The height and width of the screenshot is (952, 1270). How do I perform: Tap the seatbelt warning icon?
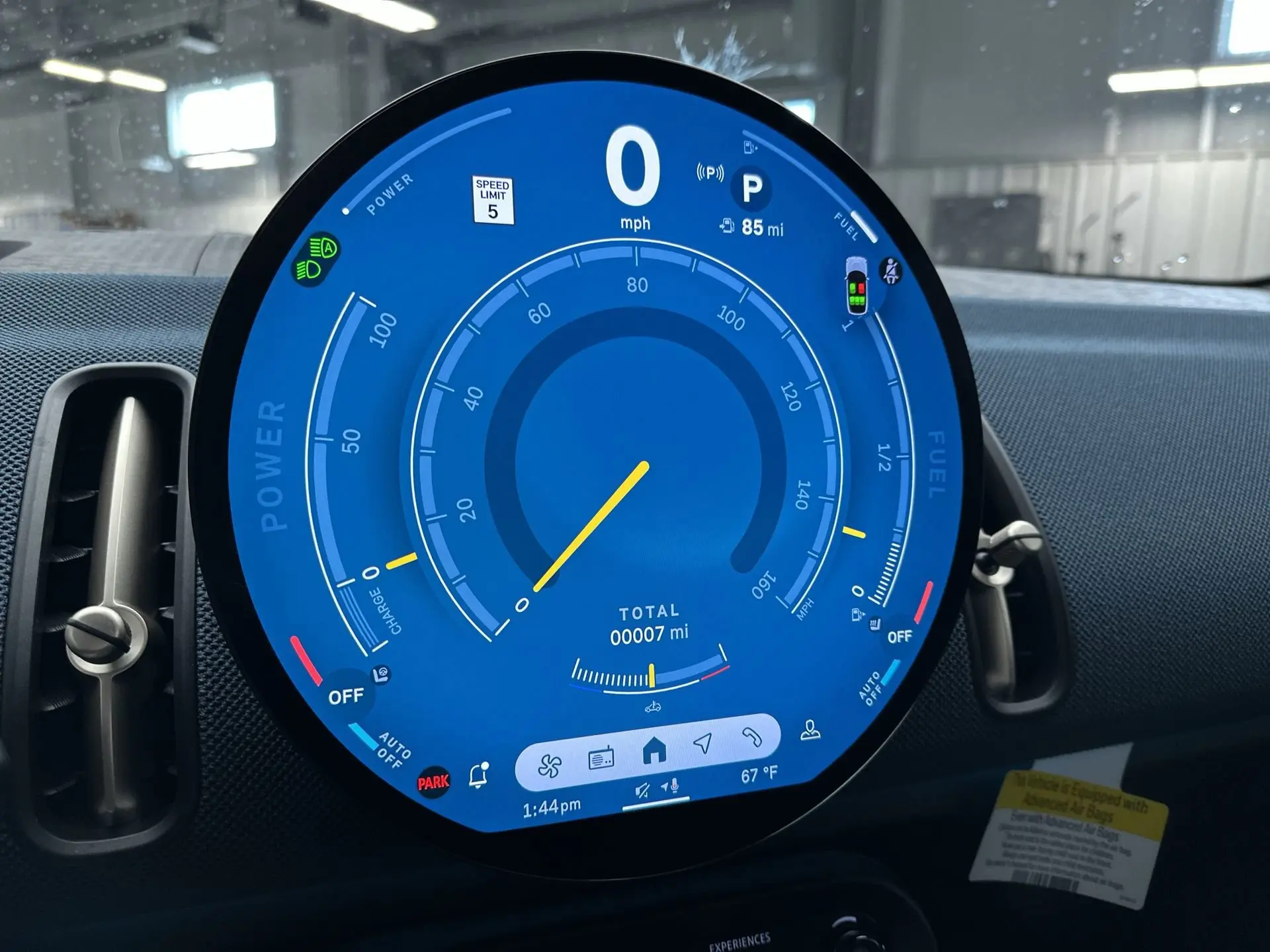point(892,271)
